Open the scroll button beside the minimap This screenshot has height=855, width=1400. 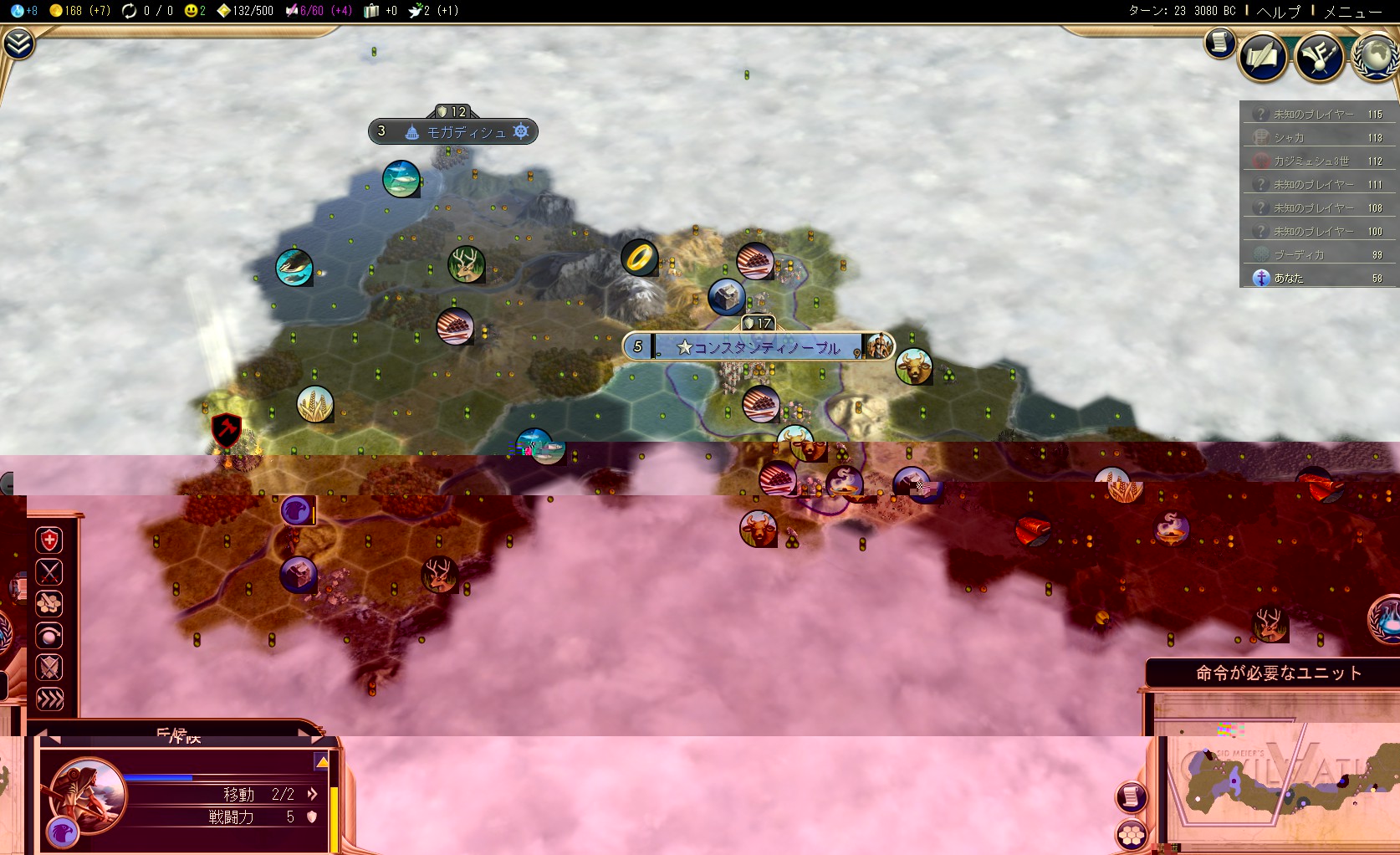(1132, 796)
